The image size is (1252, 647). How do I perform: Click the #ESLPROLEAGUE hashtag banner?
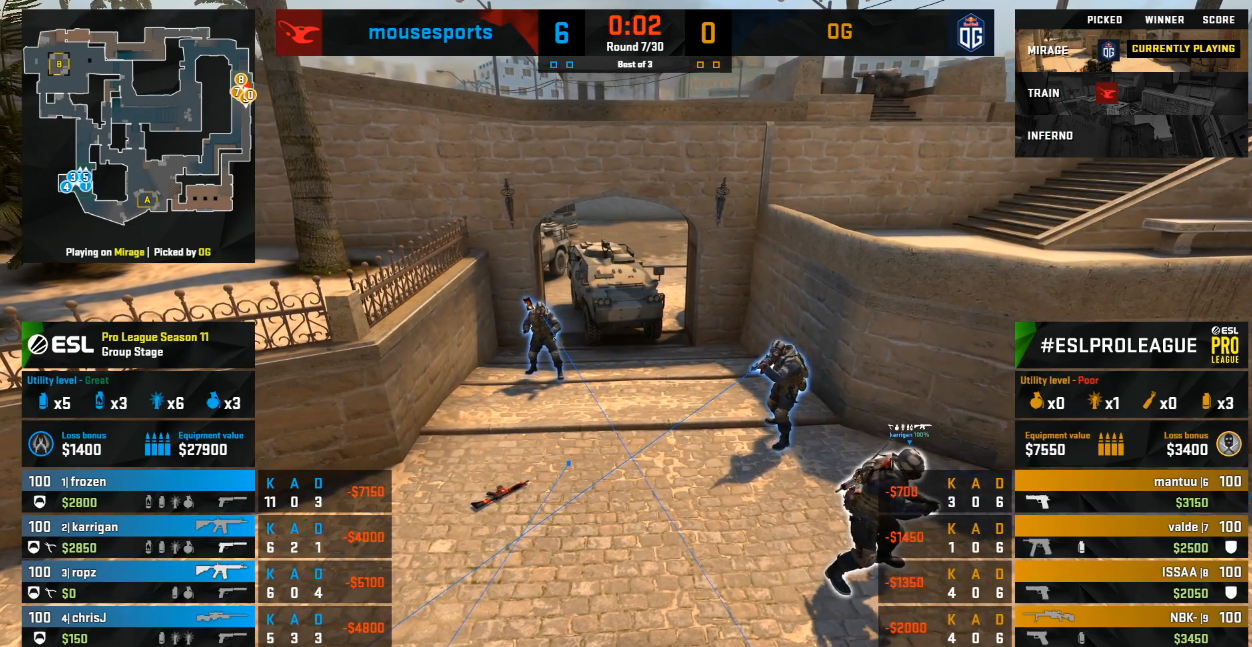(x=1128, y=345)
